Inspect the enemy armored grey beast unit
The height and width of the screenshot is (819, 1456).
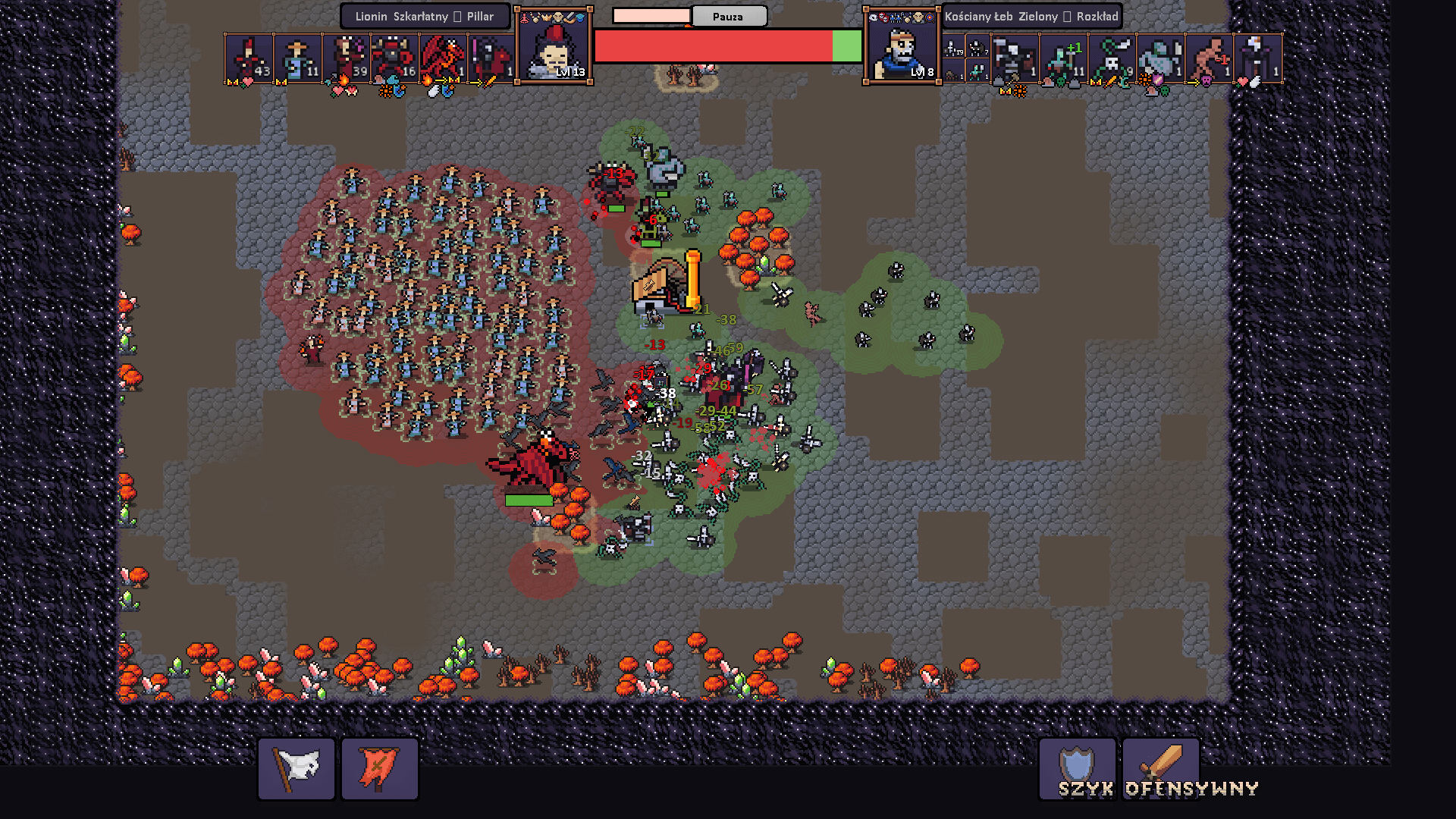pos(1160,58)
